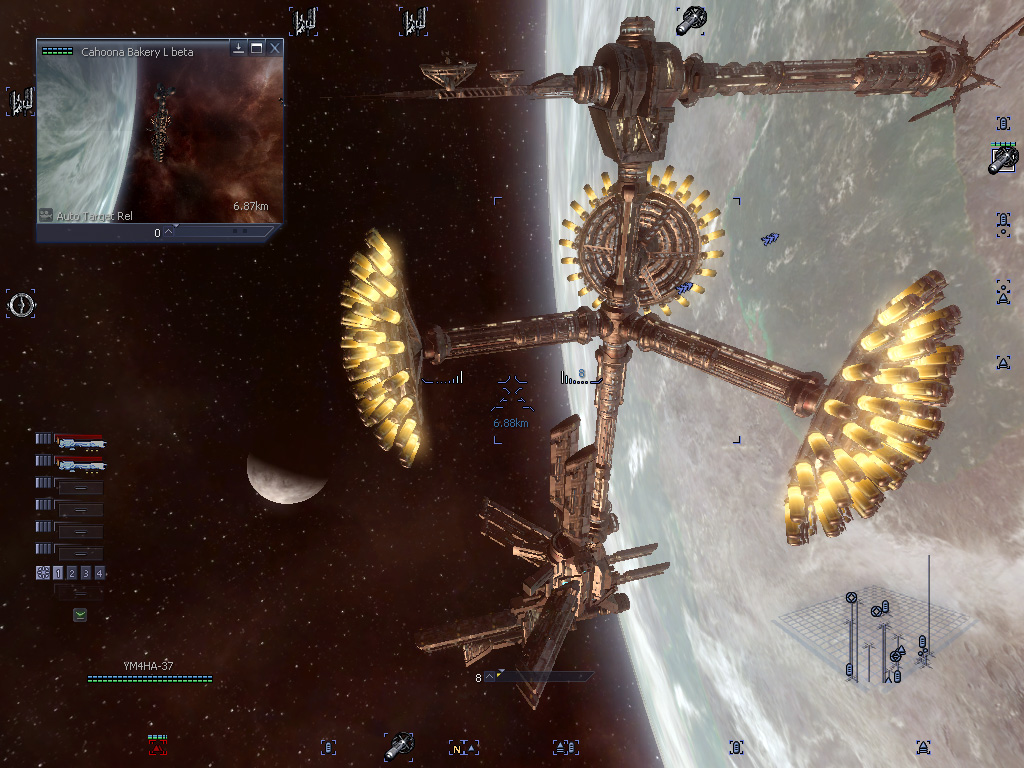Click the compass icon on left edge
1024x768 pixels.
pos(21,304)
